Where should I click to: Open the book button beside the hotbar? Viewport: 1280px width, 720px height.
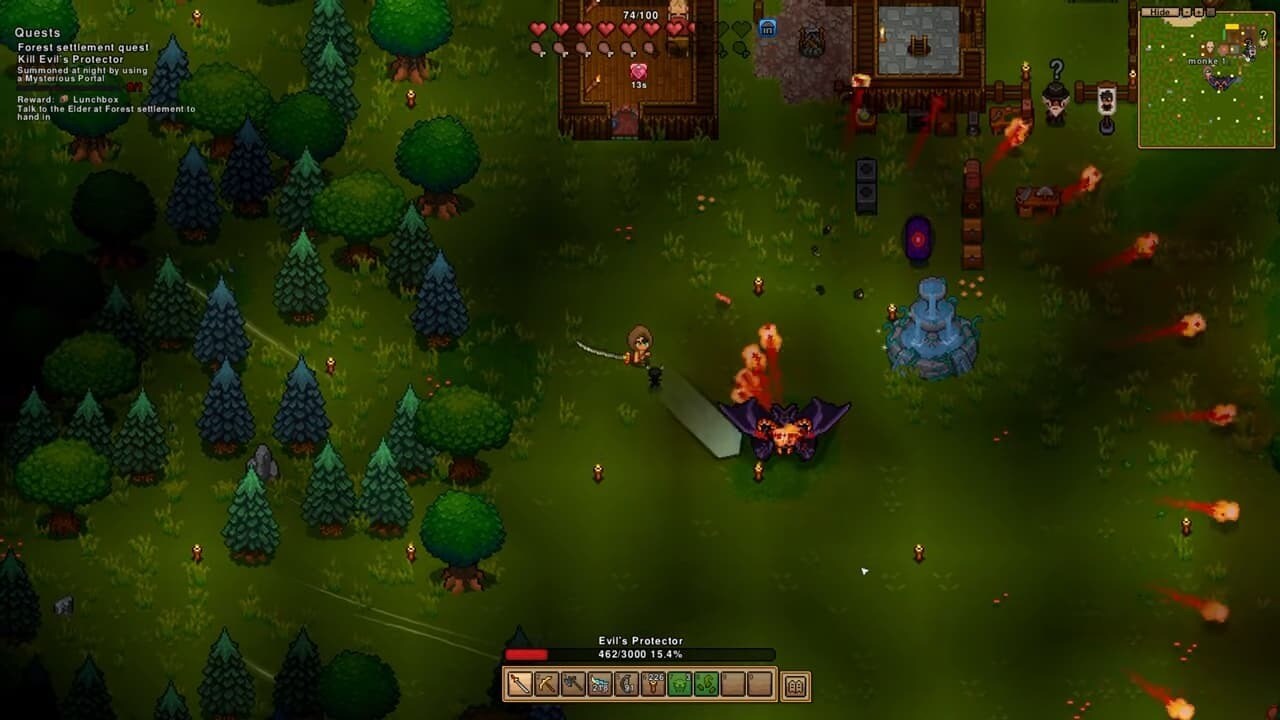pyautogui.click(x=796, y=686)
